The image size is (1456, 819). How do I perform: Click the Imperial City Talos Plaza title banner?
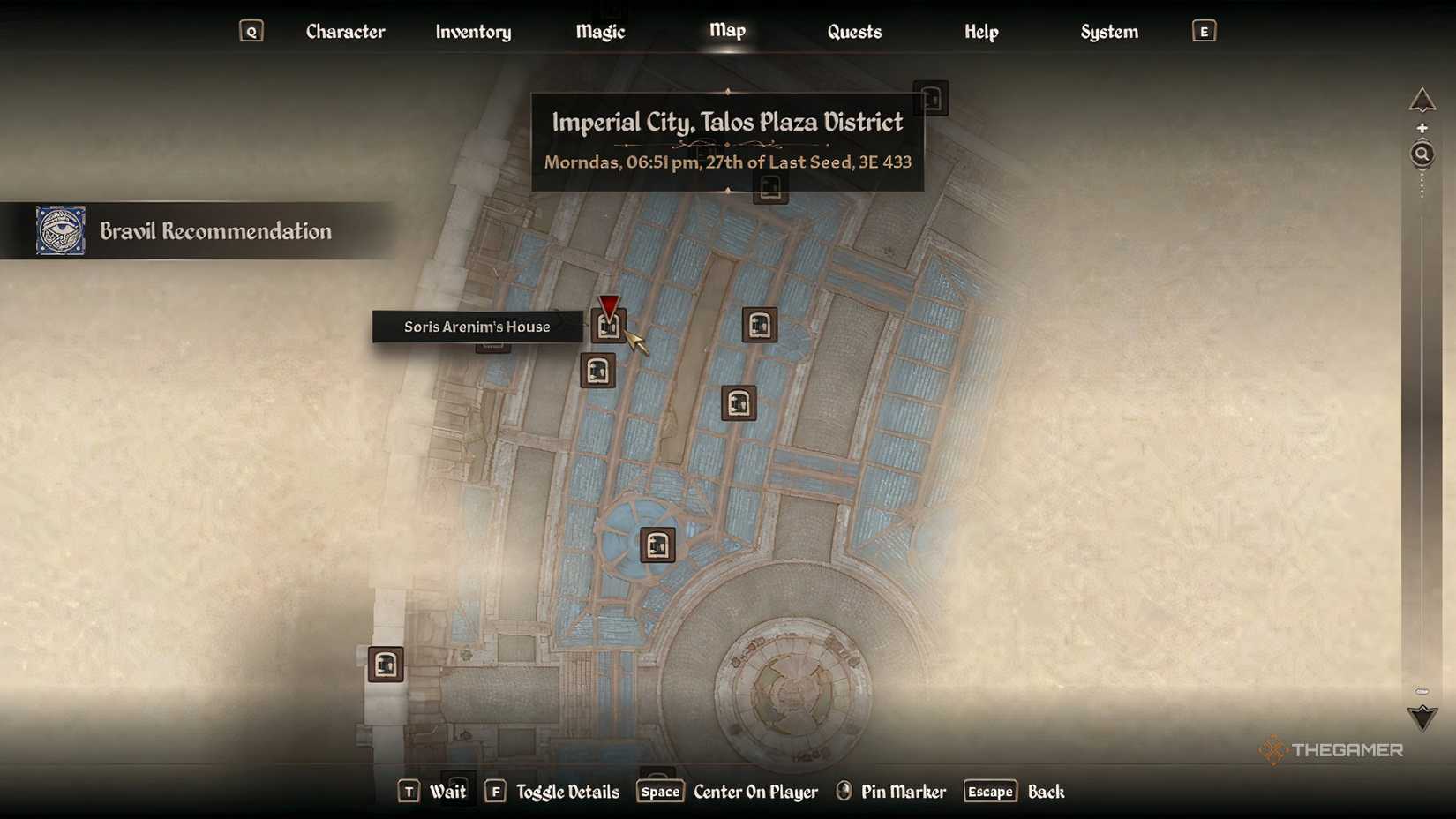(727, 123)
